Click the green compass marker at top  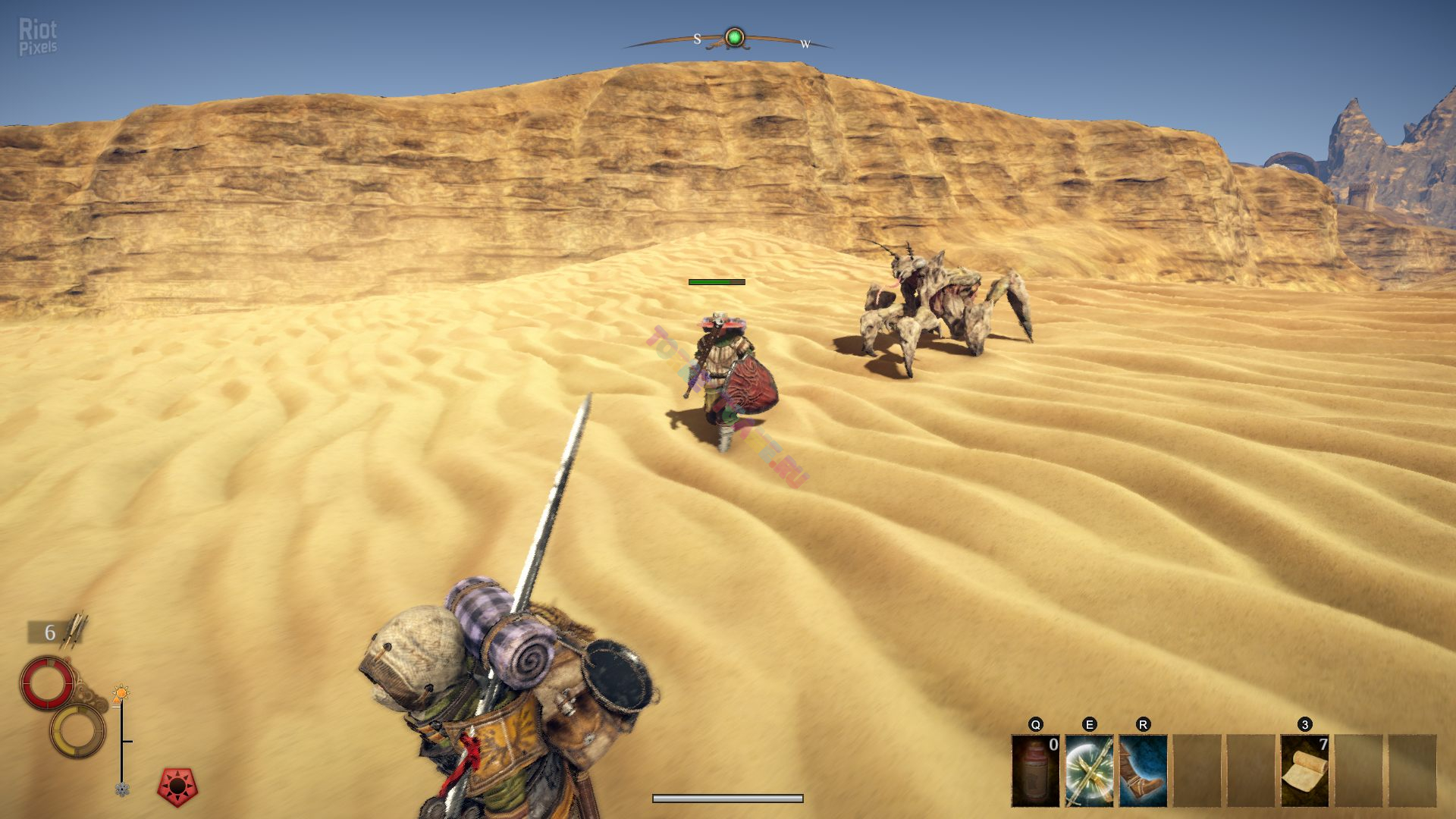click(x=734, y=37)
